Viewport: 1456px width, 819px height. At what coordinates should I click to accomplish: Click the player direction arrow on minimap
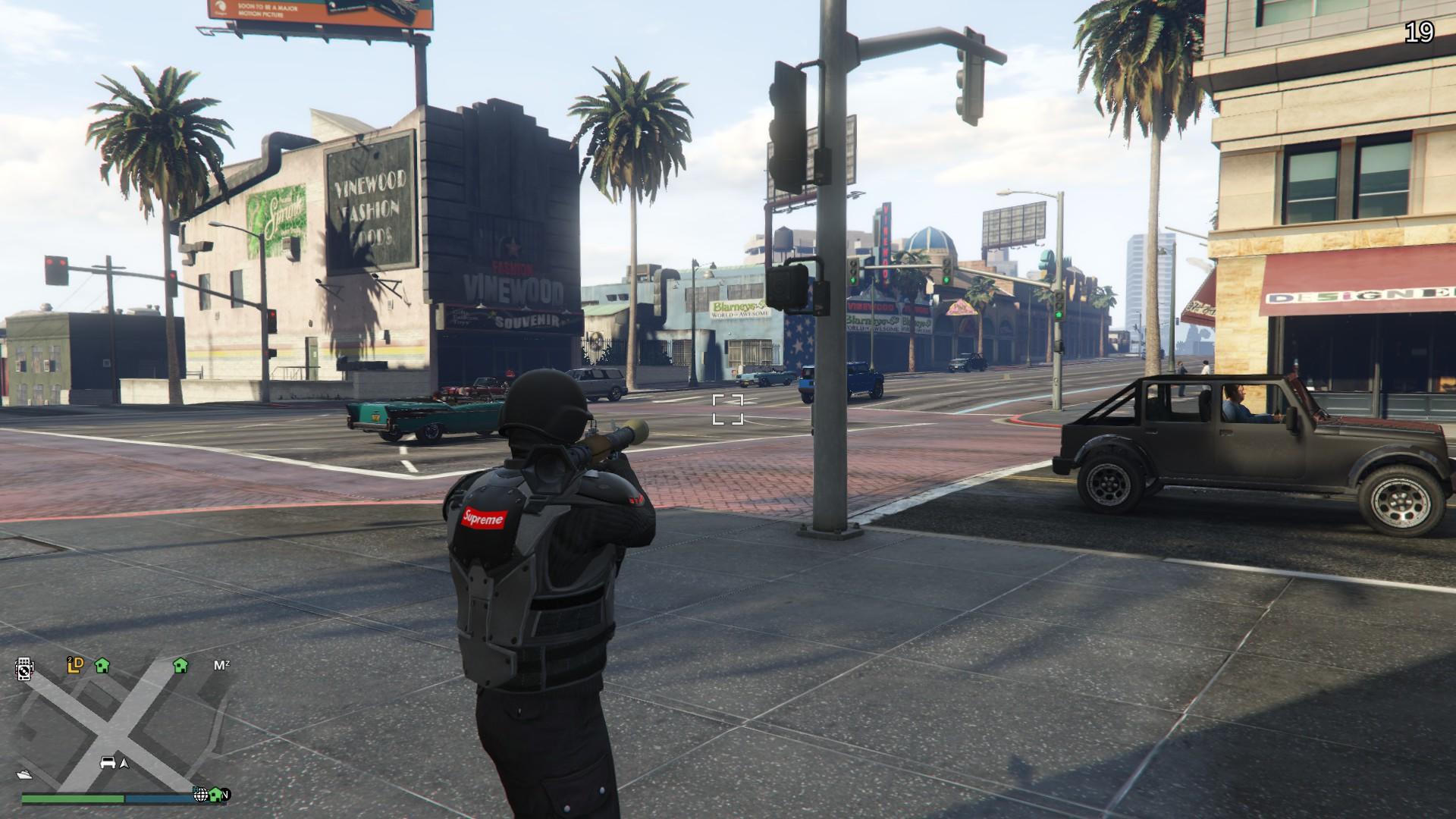point(124,764)
